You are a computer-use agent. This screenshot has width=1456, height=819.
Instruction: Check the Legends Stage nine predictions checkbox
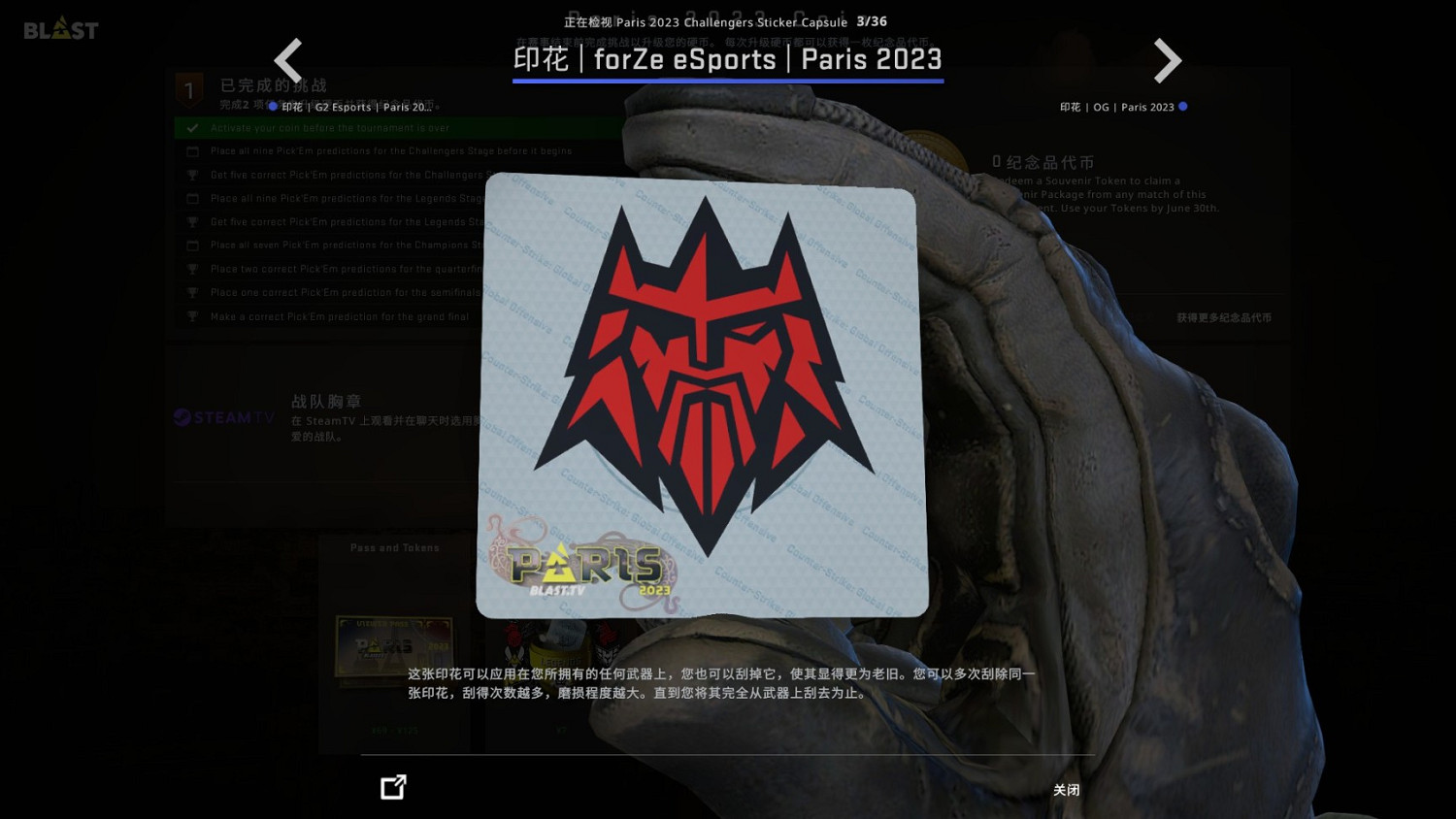pos(191,198)
